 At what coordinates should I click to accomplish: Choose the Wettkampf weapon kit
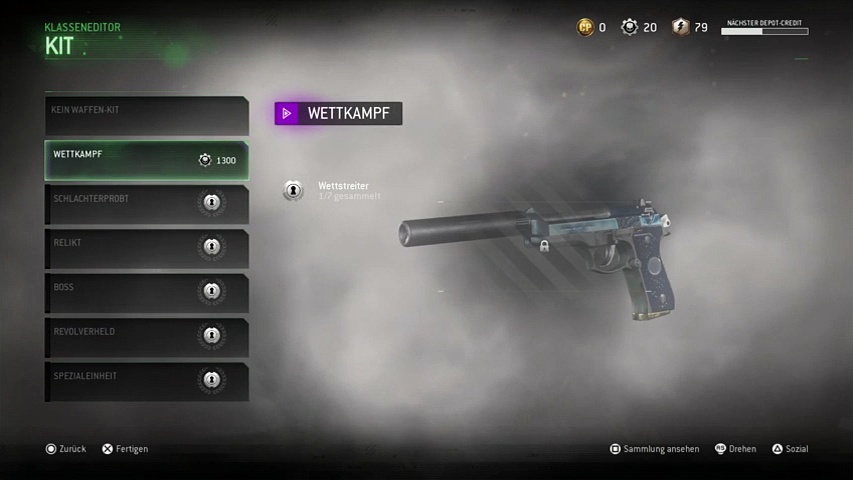coord(146,160)
